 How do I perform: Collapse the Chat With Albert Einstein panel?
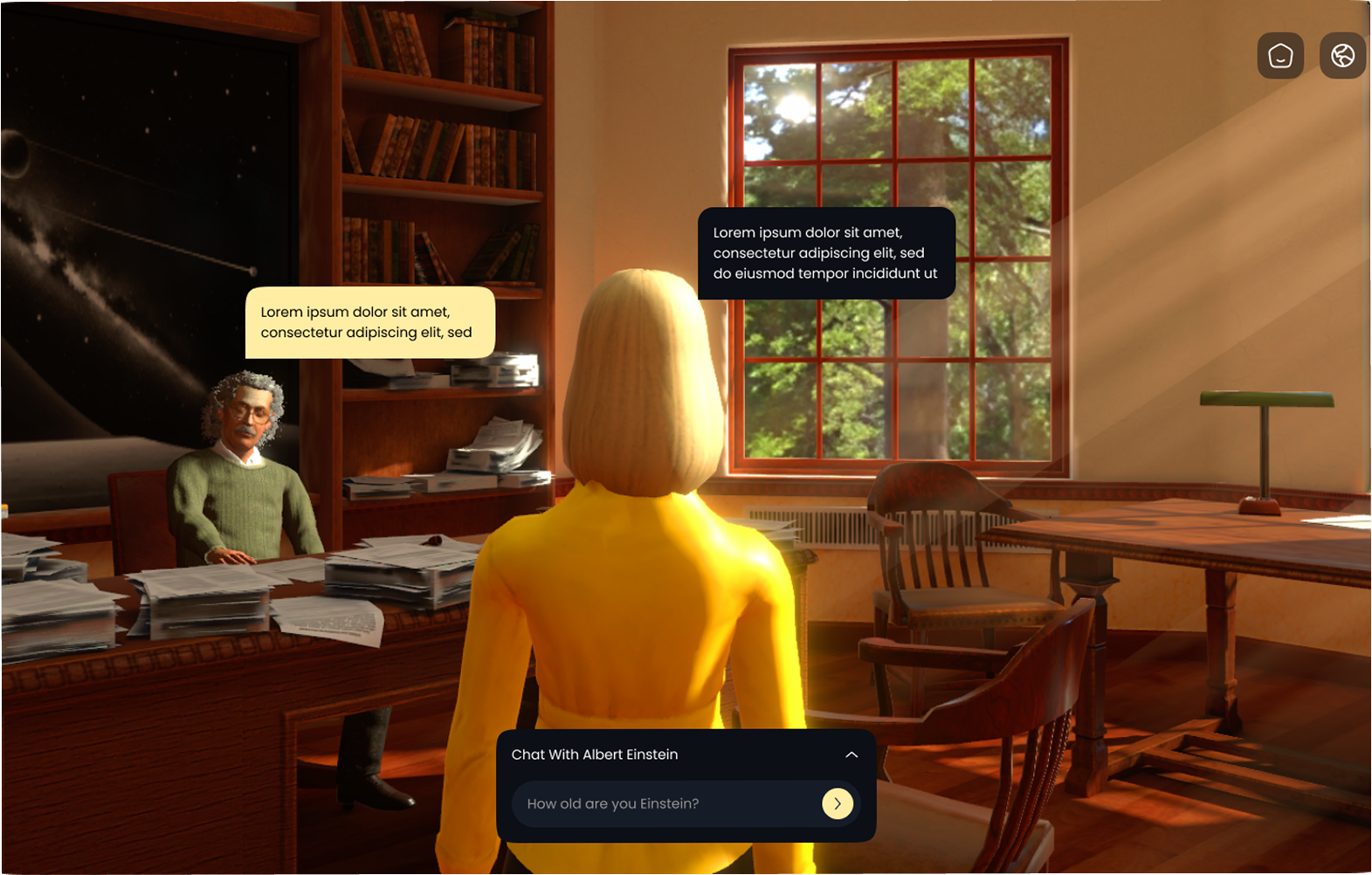tap(851, 754)
